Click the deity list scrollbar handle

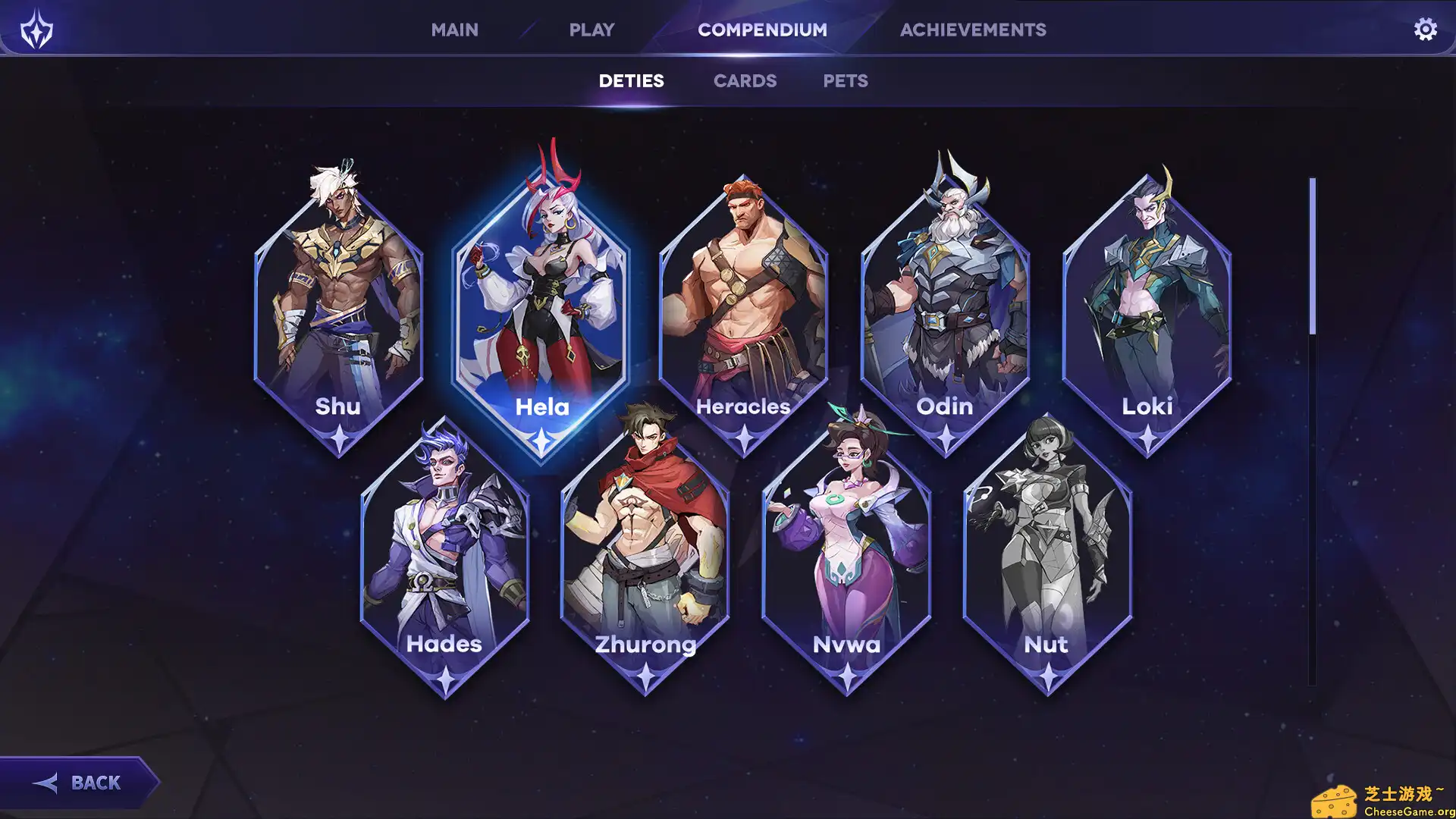coord(1312,256)
